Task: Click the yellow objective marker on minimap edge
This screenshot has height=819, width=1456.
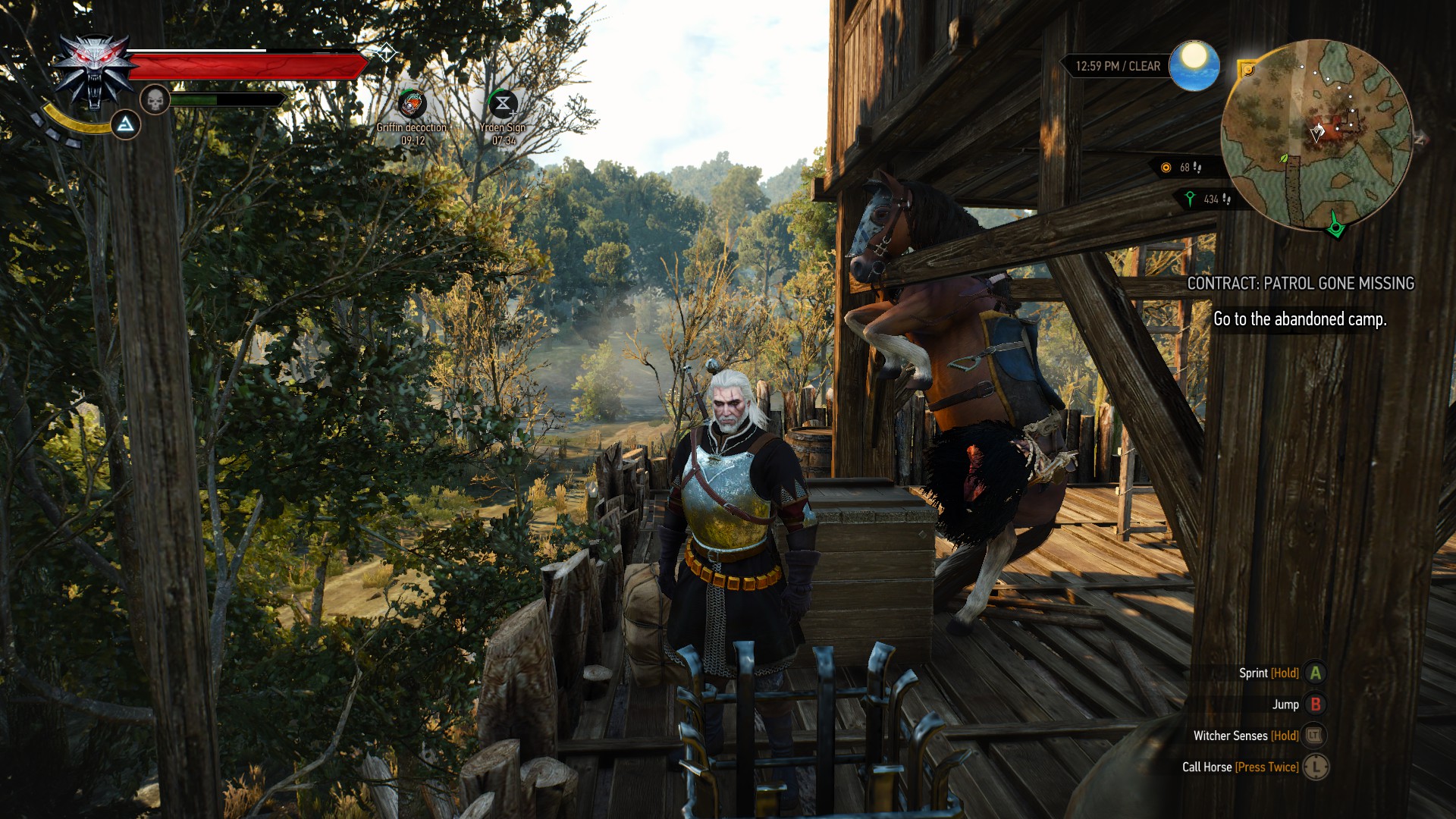Action: point(1247,71)
